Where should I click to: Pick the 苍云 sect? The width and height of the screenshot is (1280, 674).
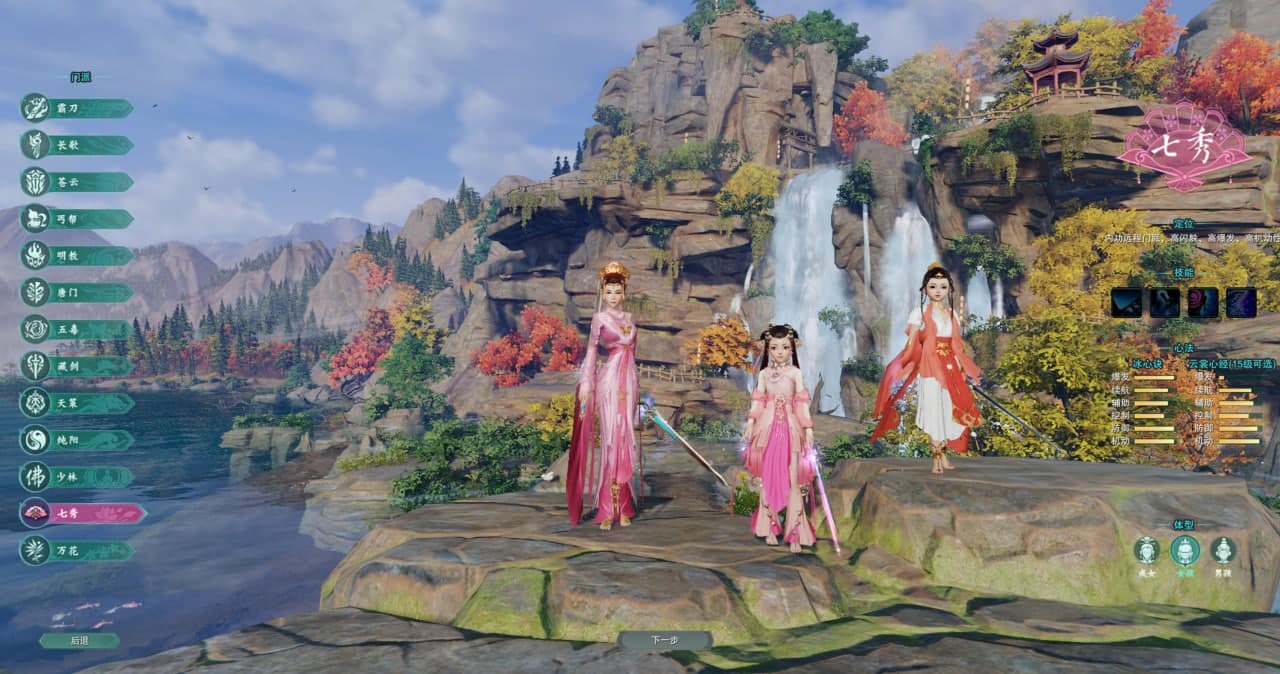point(78,182)
